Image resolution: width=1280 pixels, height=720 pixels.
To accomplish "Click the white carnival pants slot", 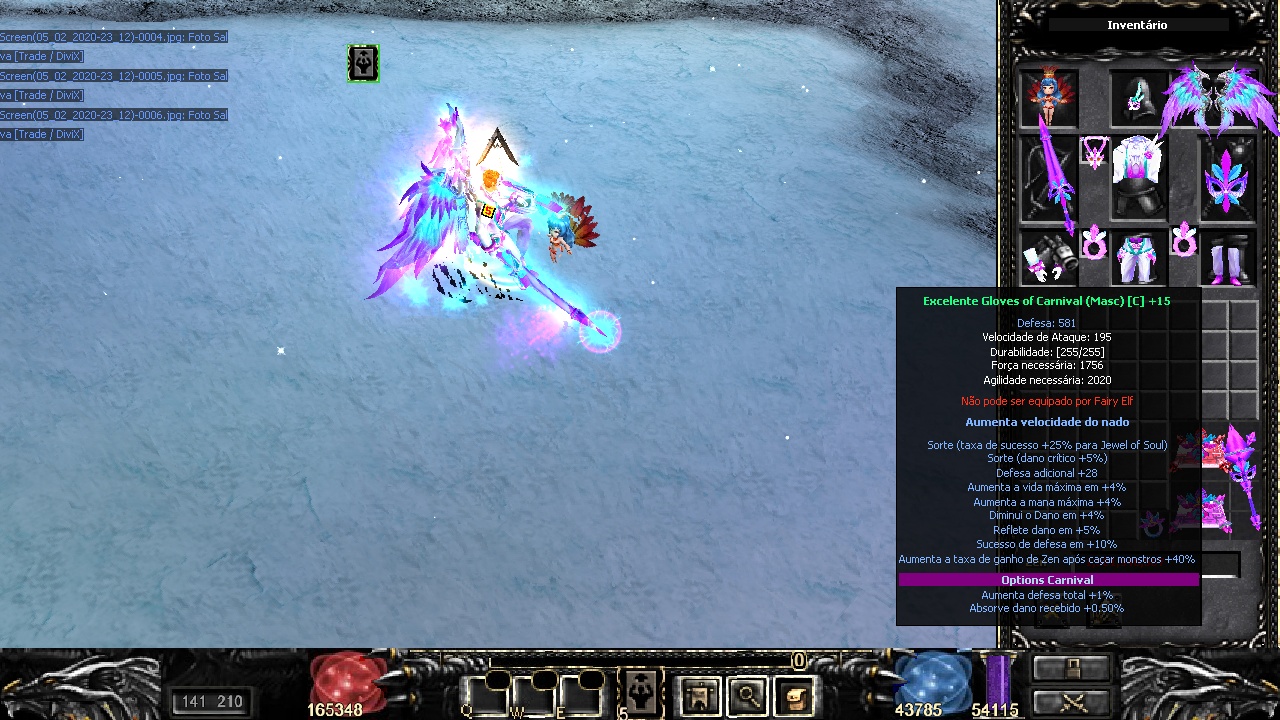I will point(1138,259).
